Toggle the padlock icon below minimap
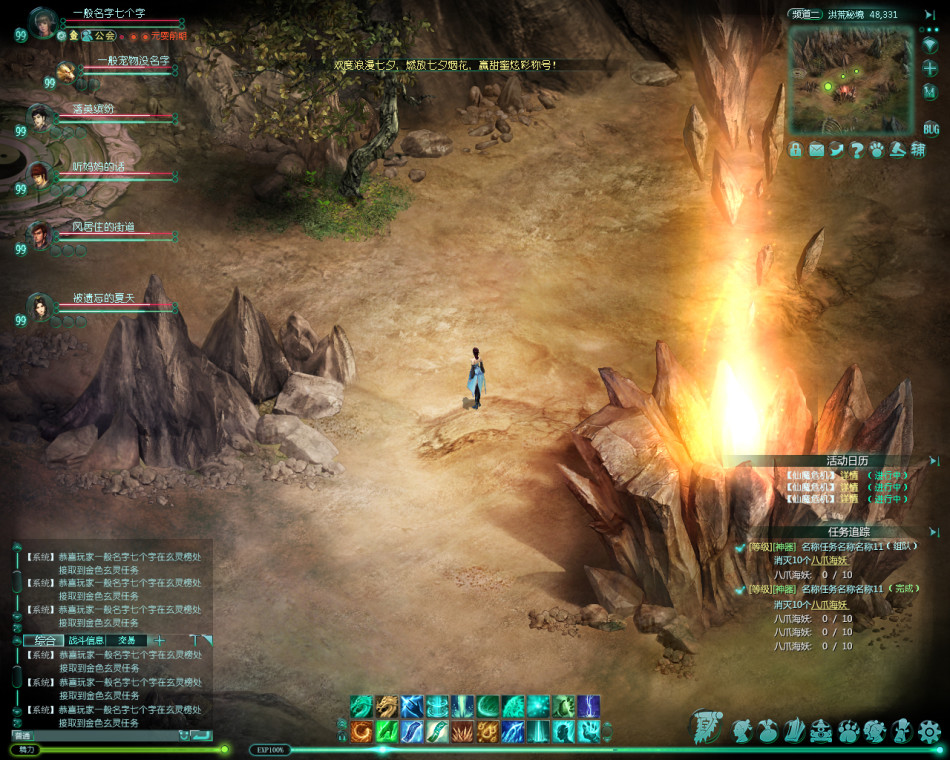 [x=796, y=150]
